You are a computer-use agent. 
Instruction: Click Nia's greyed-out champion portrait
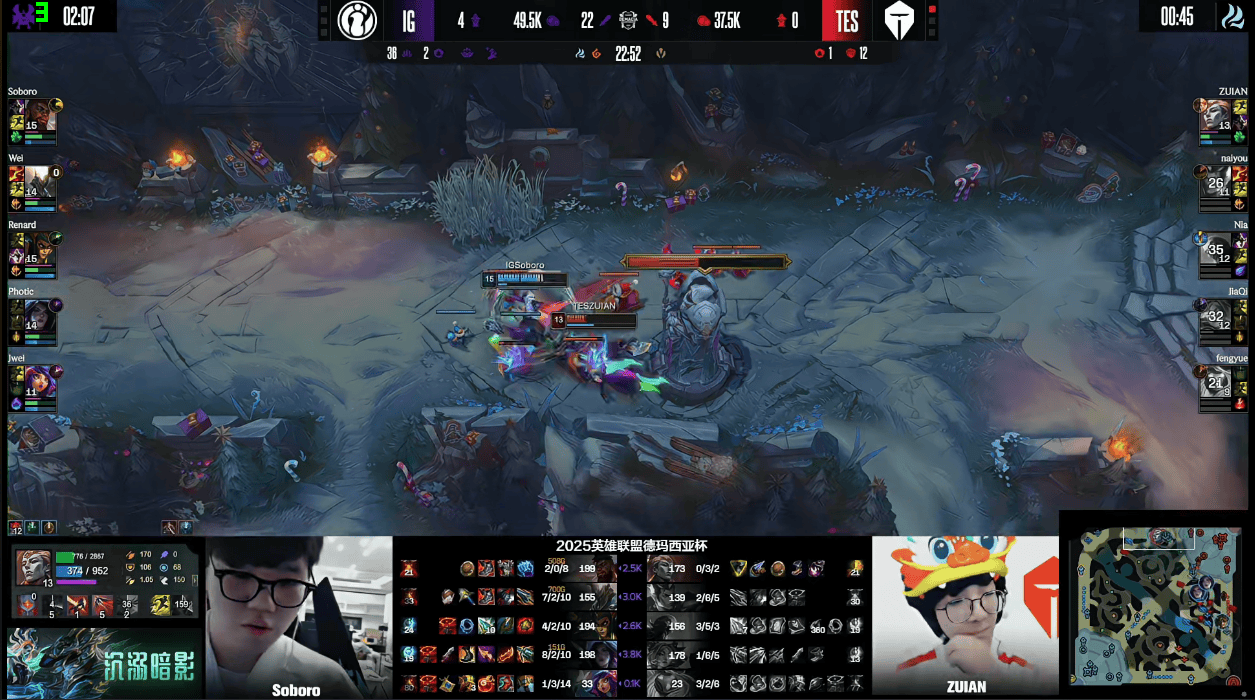1215,247
